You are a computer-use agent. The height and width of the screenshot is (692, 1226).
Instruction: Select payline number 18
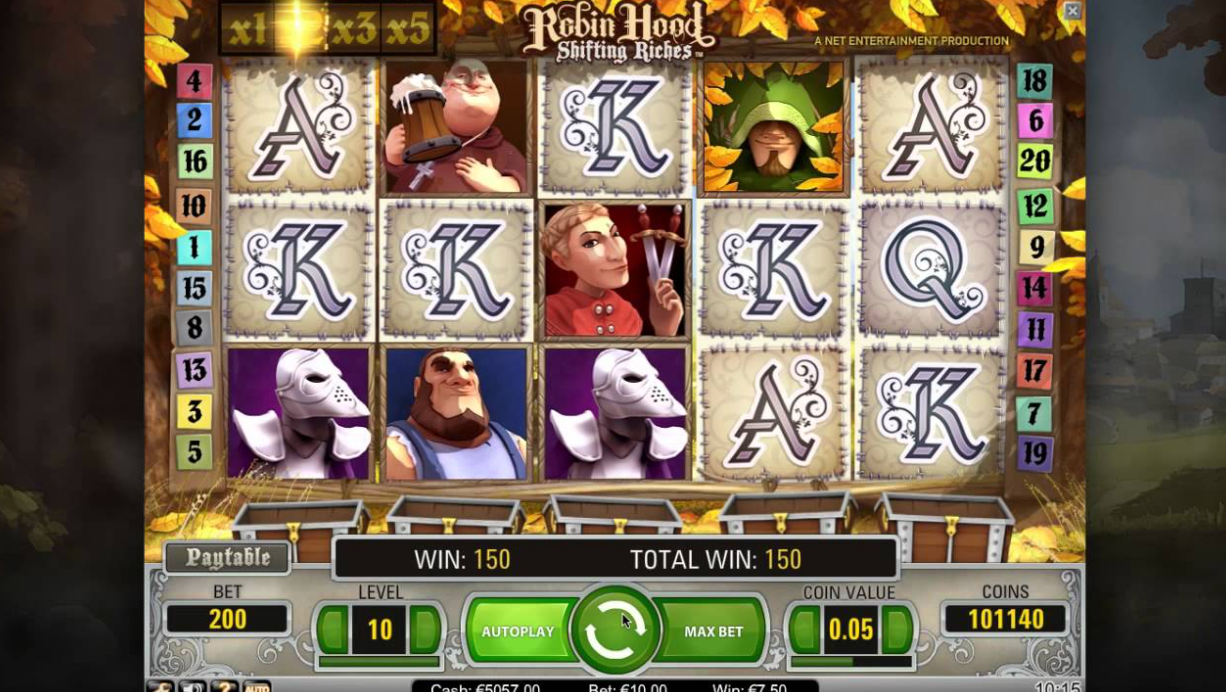1034,81
